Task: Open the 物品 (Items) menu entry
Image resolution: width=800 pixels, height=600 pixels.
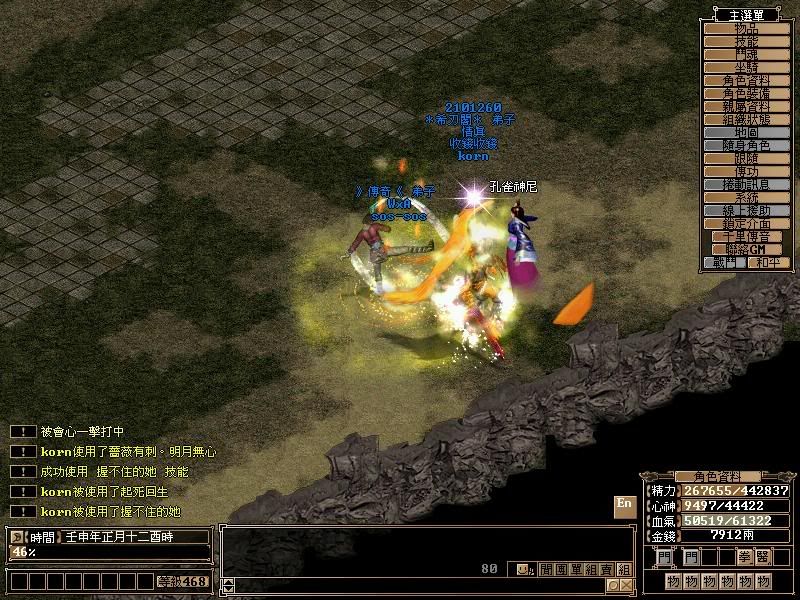Action: click(747, 29)
